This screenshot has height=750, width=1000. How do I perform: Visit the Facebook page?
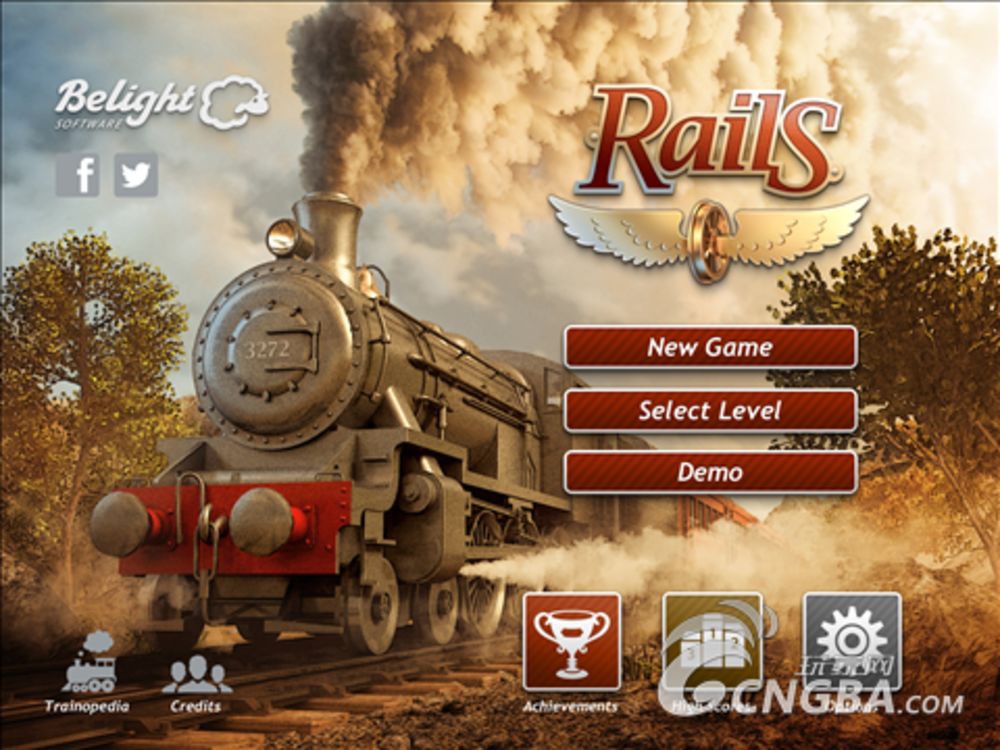[78, 175]
